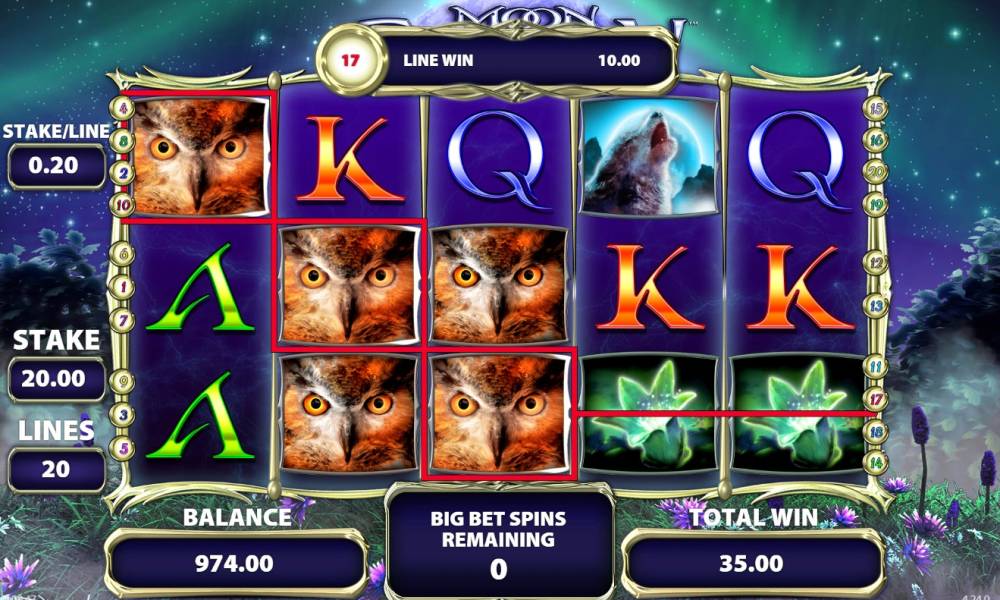Change the Lines count box showing 20
1000x600 pixels.
point(56,469)
